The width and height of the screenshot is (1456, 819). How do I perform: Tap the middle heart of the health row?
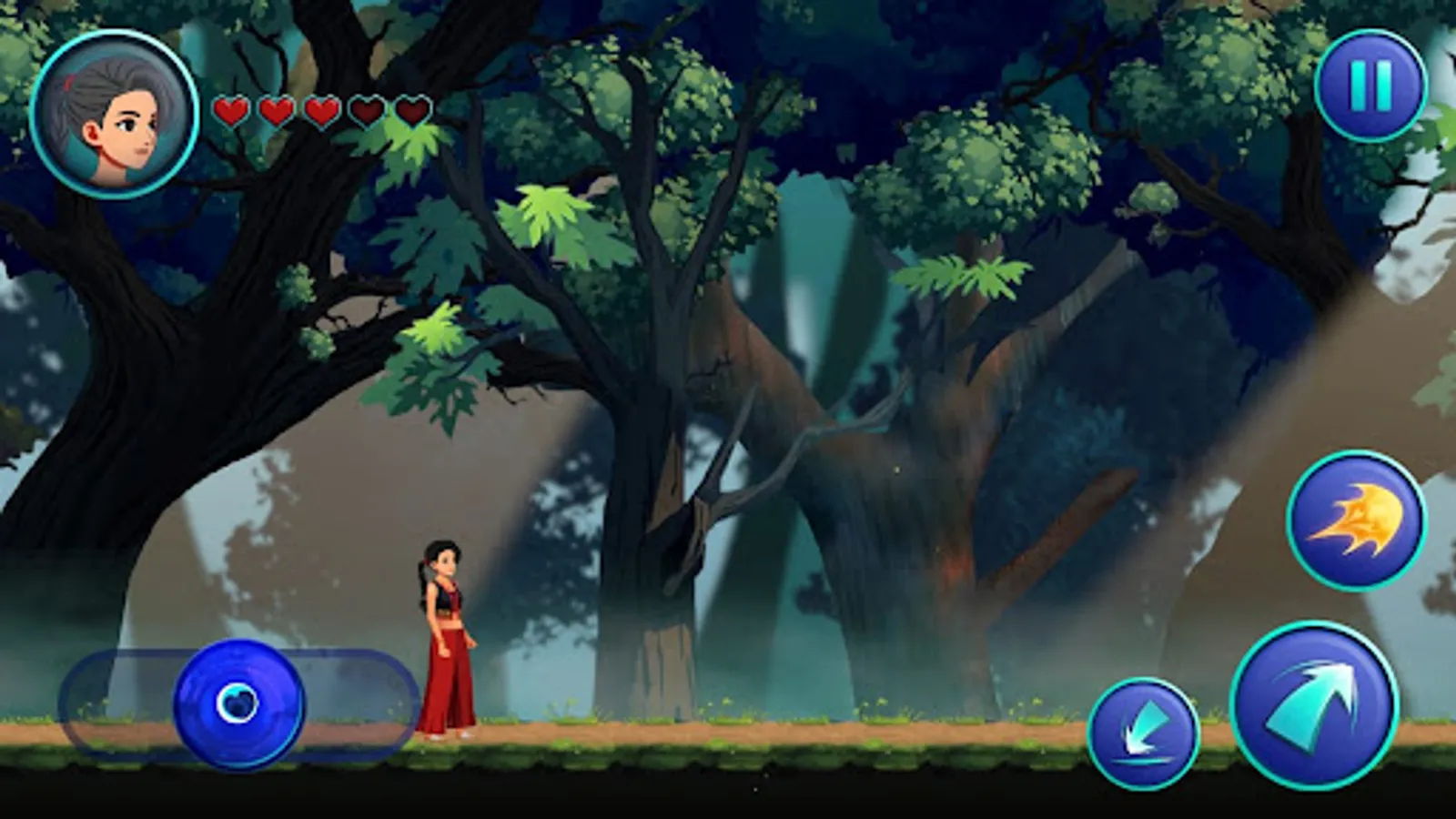tap(320, 113)
